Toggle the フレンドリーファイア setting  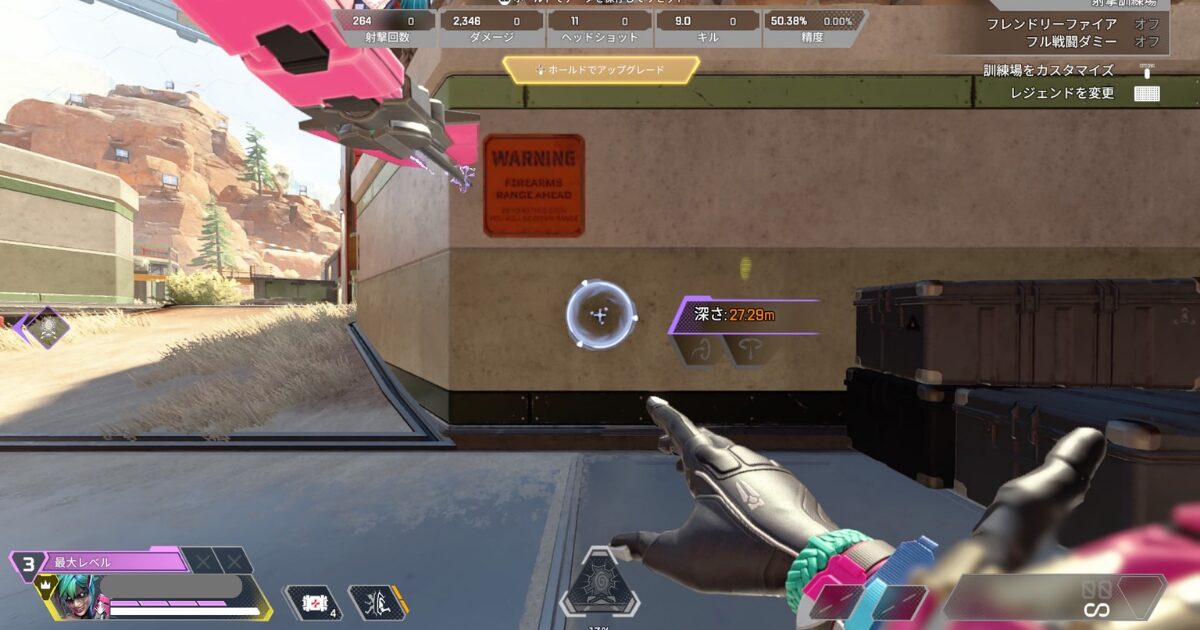(1146, 24)
